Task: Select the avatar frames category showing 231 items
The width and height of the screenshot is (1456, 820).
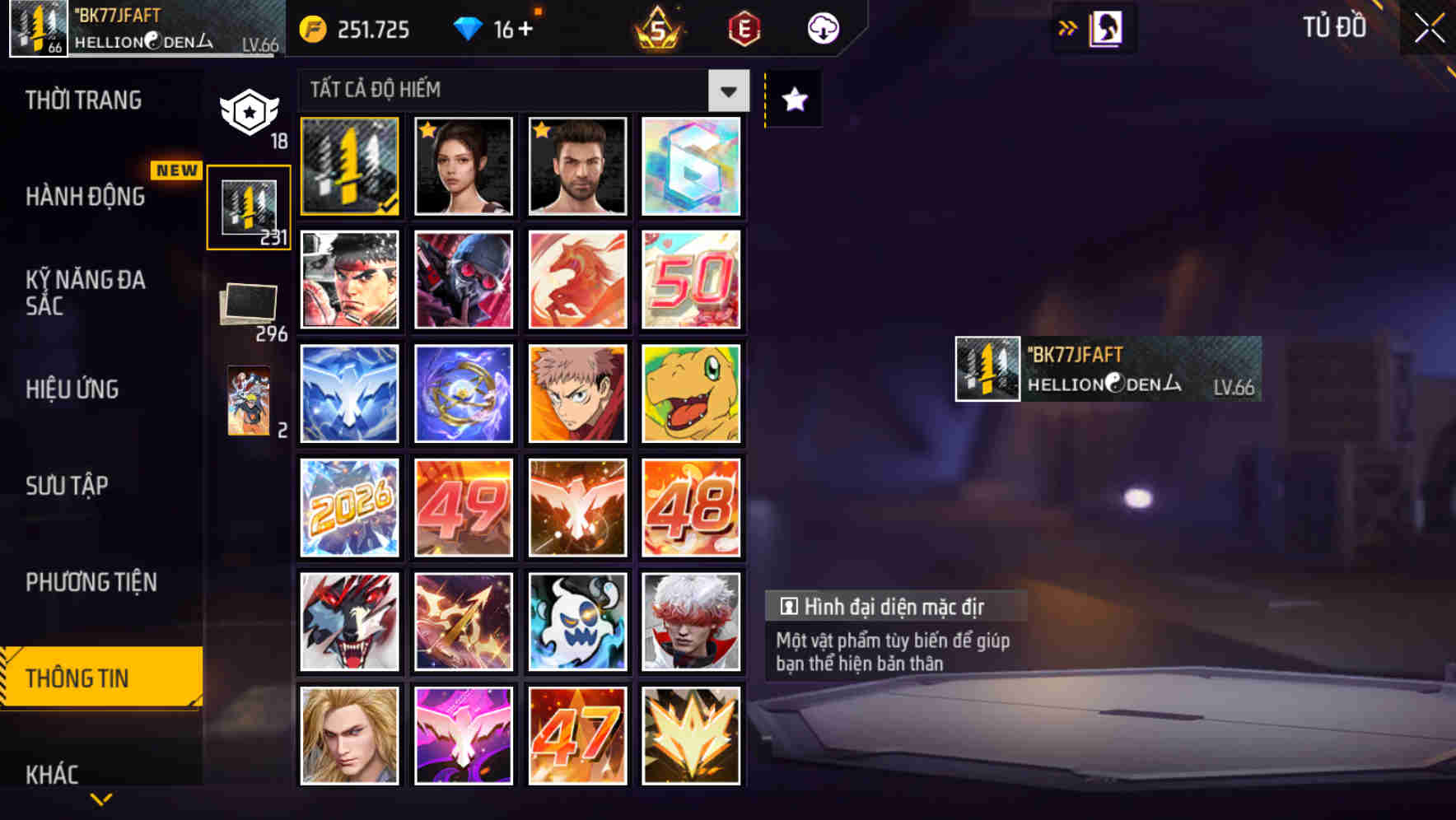Action: [x=249, y=206]
